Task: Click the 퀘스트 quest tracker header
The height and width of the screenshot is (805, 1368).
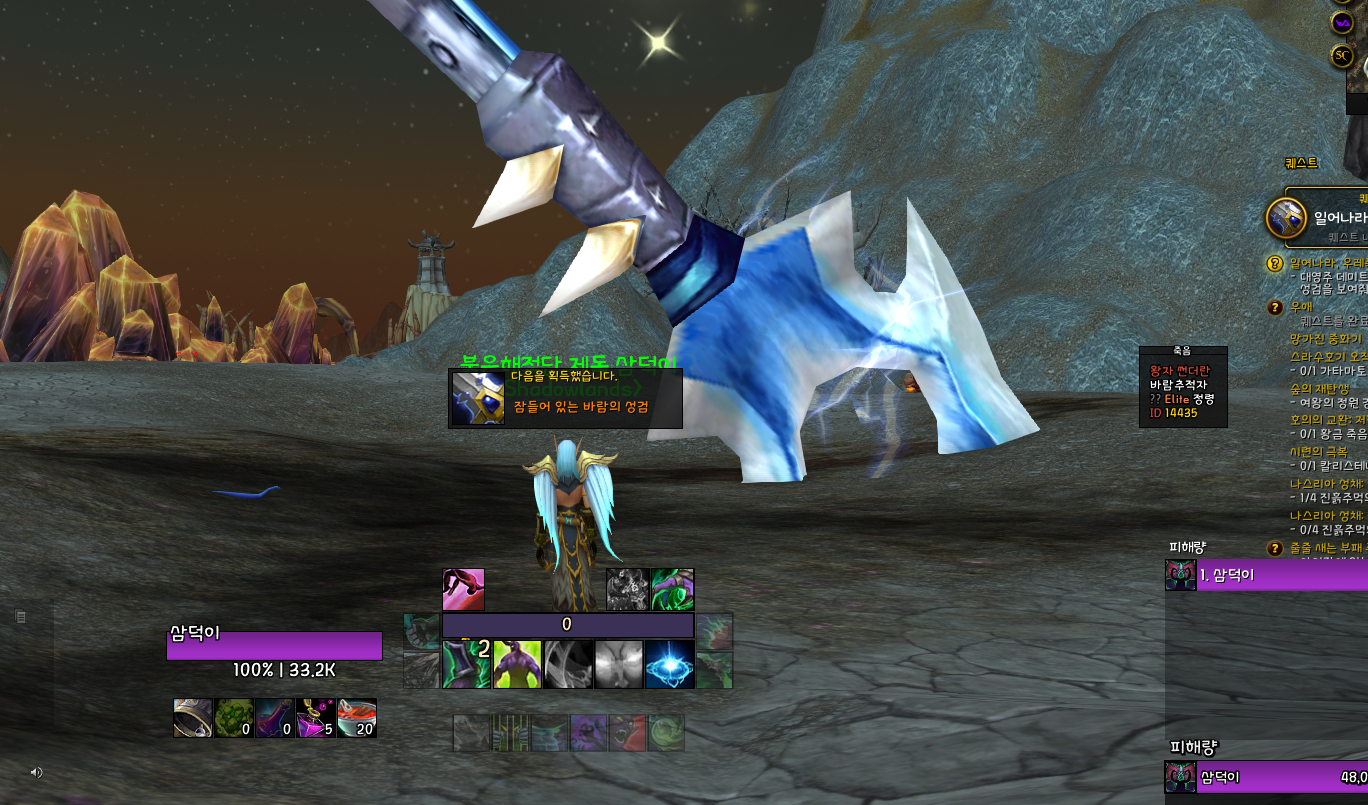Action: [x=1301, y=163]
